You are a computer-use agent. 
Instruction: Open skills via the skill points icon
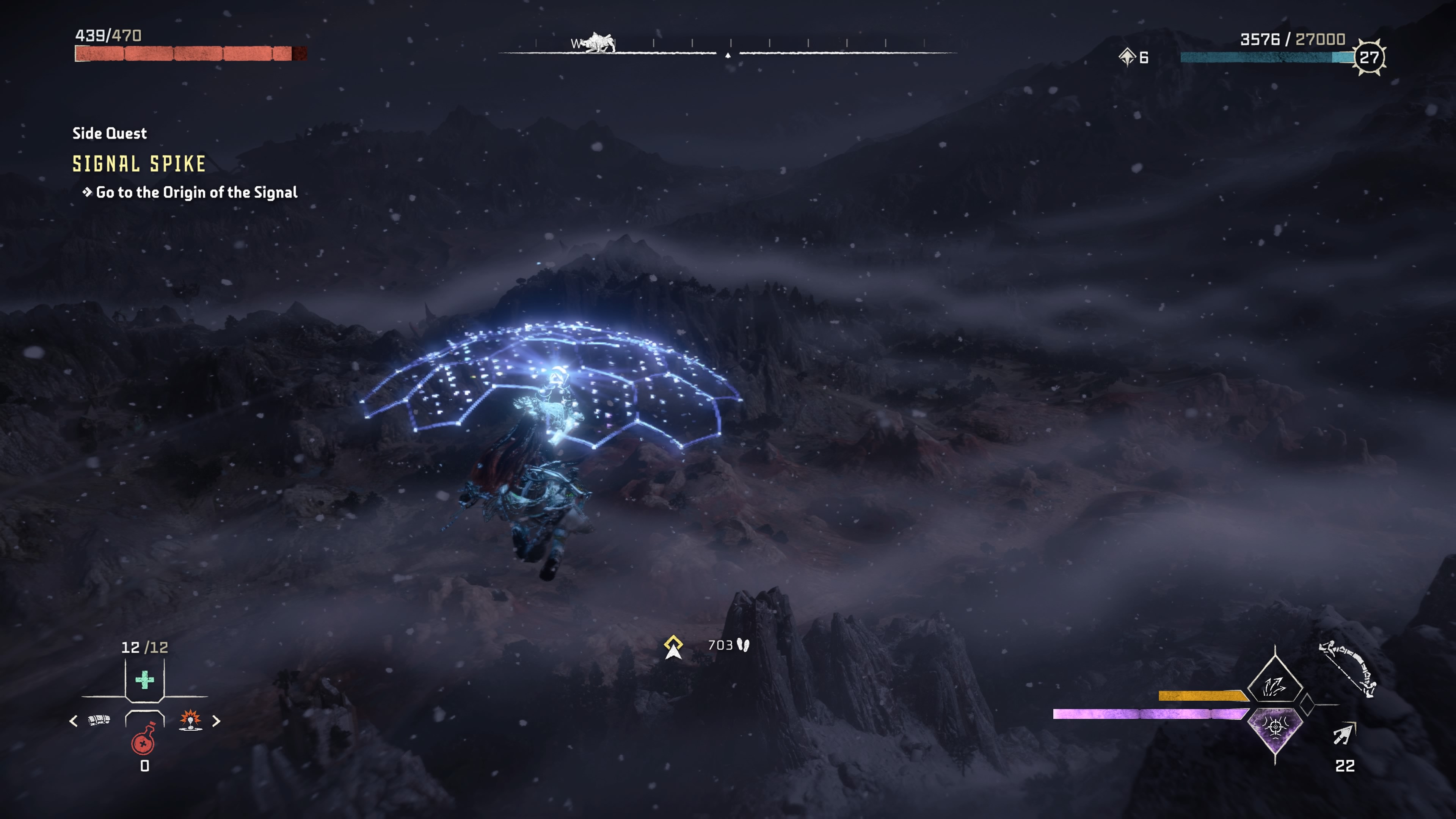point(1127,57)
